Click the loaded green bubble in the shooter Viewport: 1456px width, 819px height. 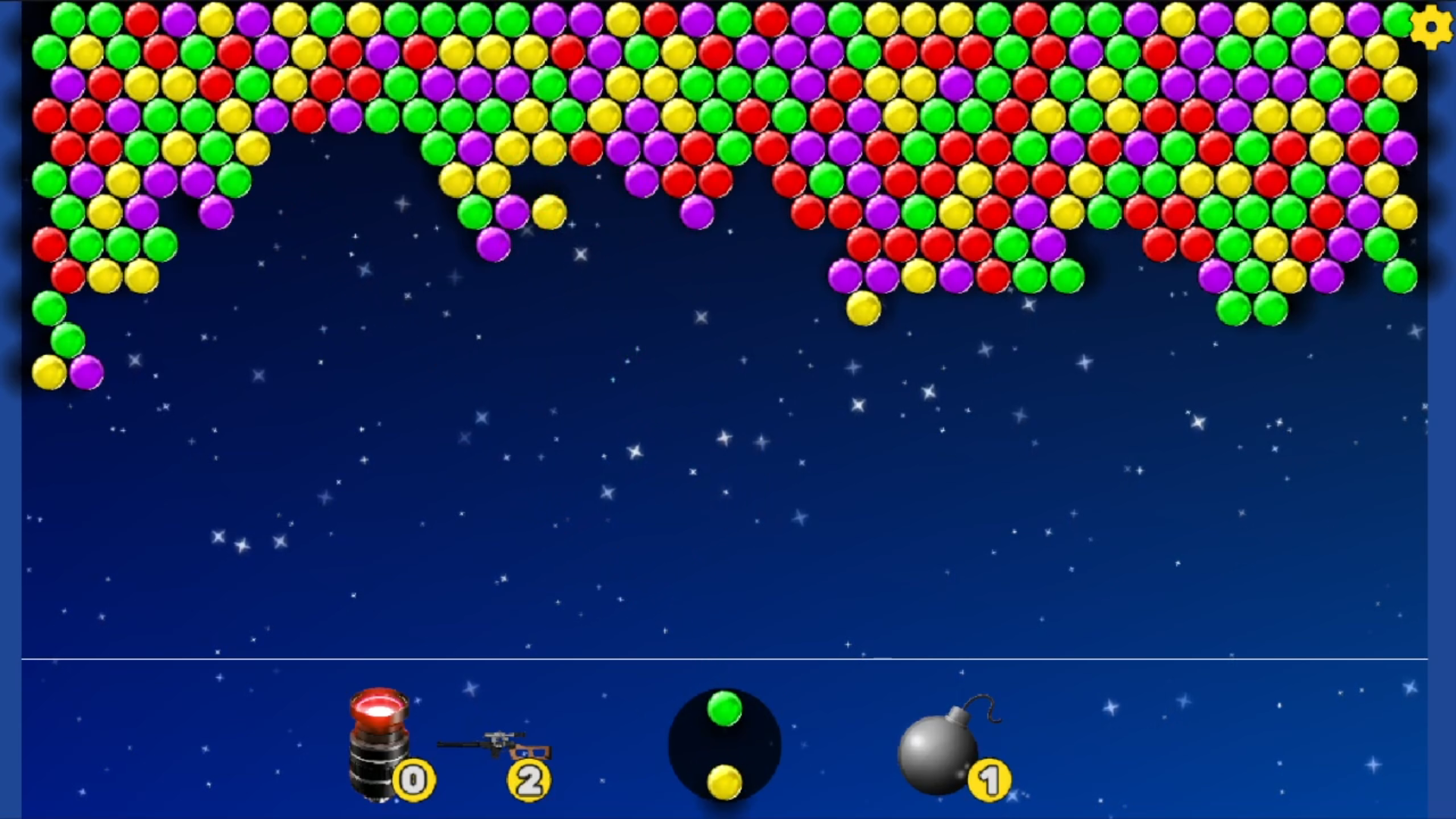(724, 709)
